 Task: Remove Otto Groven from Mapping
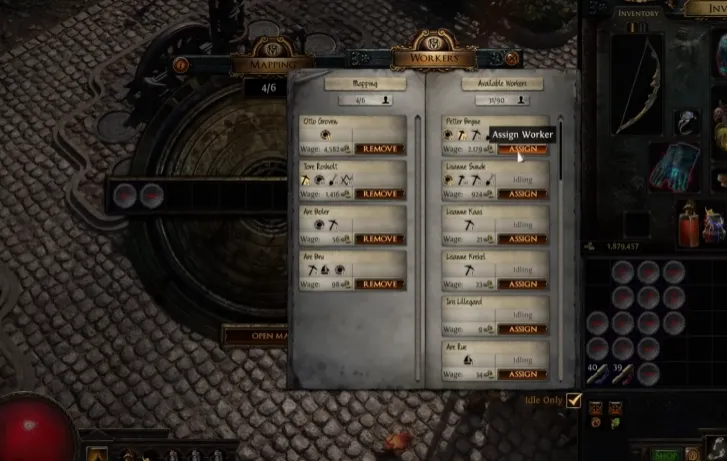coord(379,149)
